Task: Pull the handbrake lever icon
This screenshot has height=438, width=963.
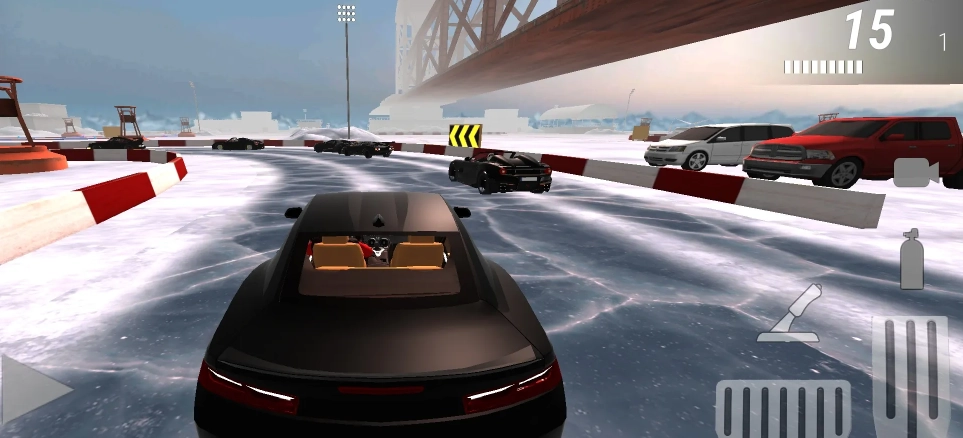Action: point(790,314)
